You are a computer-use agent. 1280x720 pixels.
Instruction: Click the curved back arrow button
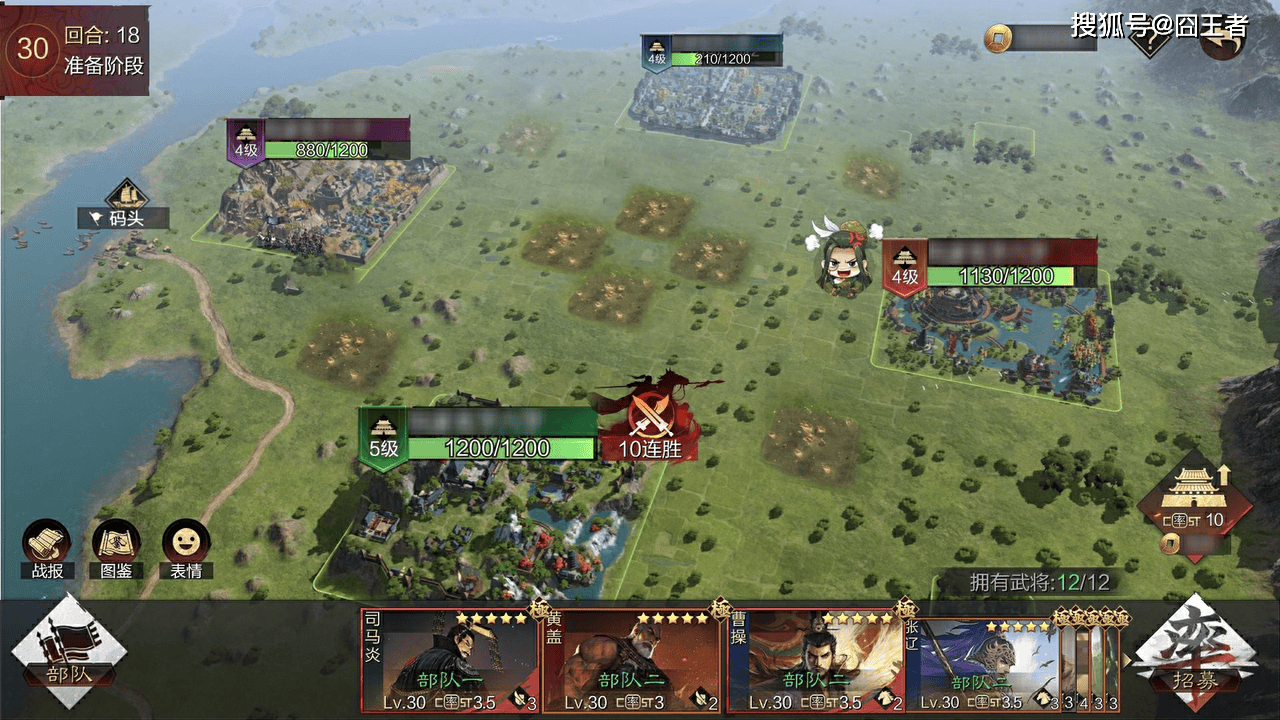click(x=1220, y=40)
